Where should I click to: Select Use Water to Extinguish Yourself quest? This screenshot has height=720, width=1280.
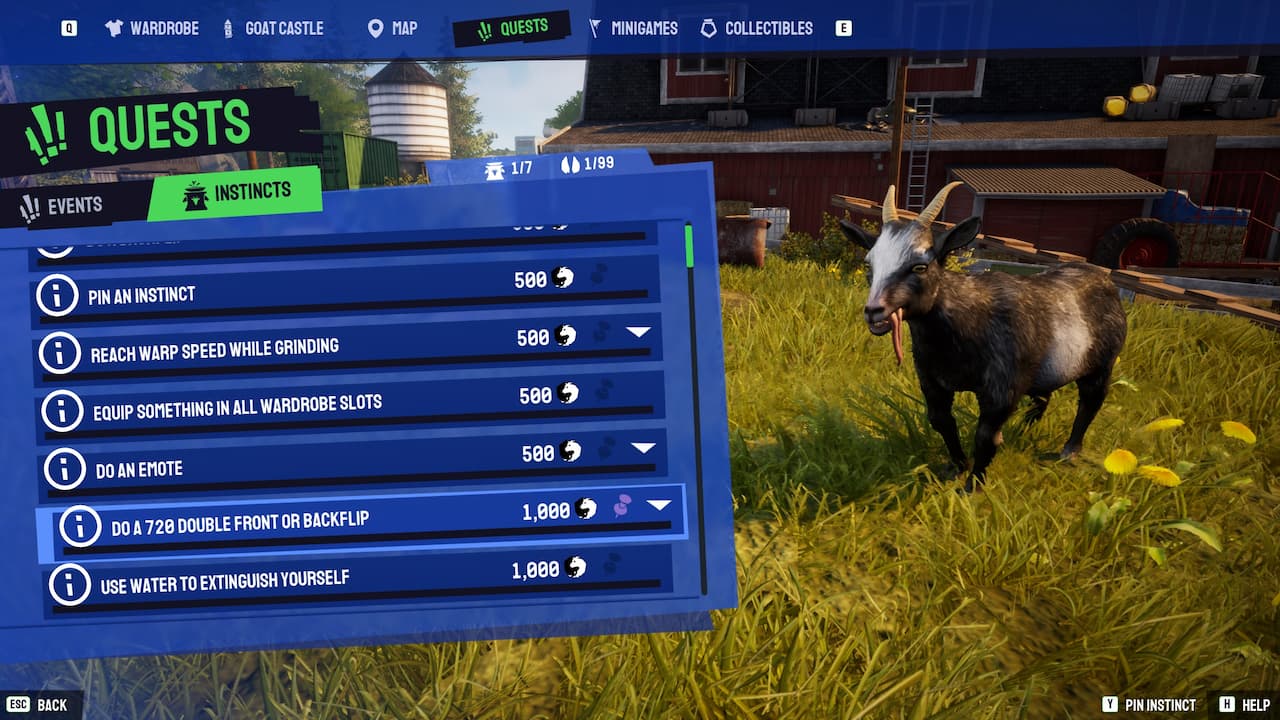pos(300,581)
